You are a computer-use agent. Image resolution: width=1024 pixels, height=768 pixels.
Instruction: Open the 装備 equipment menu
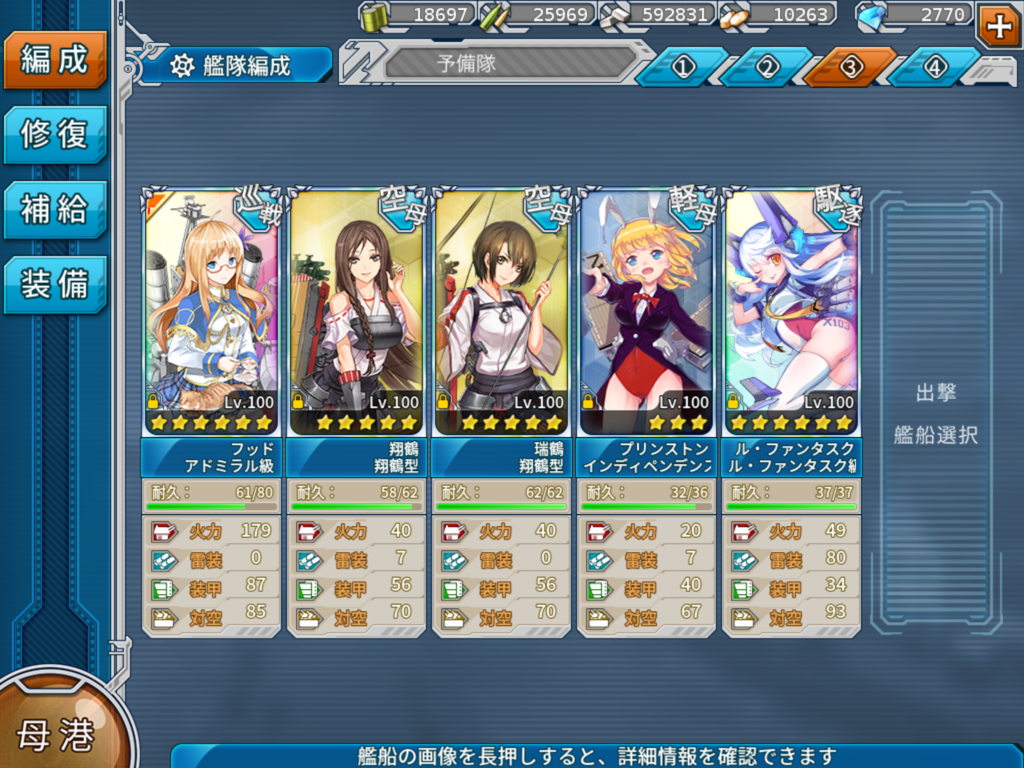[x=54, y=284]
